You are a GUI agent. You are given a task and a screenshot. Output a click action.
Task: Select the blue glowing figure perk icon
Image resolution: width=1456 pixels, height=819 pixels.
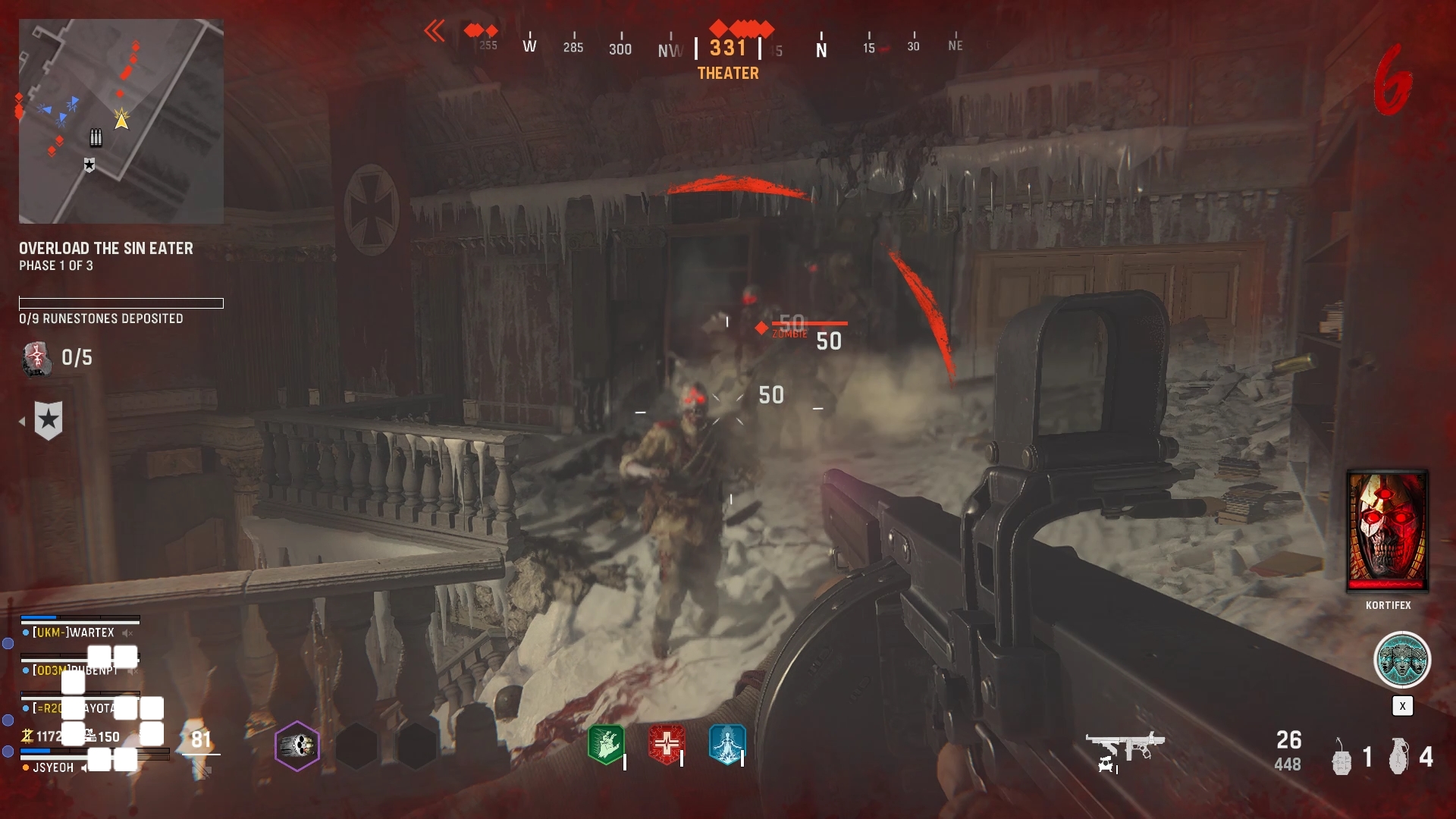pyautogui.click(x=727, y=744)
